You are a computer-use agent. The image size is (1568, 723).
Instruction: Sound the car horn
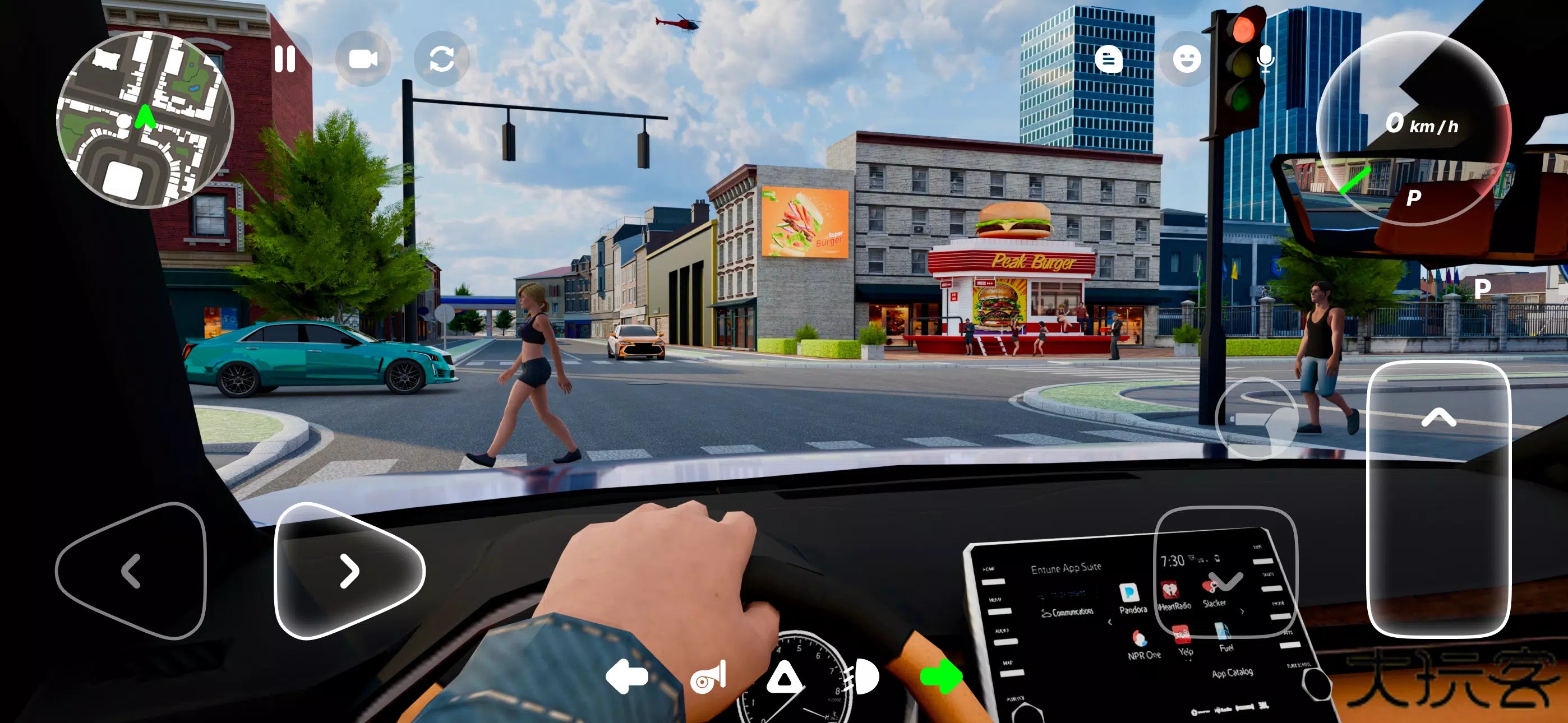coord(708,676)
